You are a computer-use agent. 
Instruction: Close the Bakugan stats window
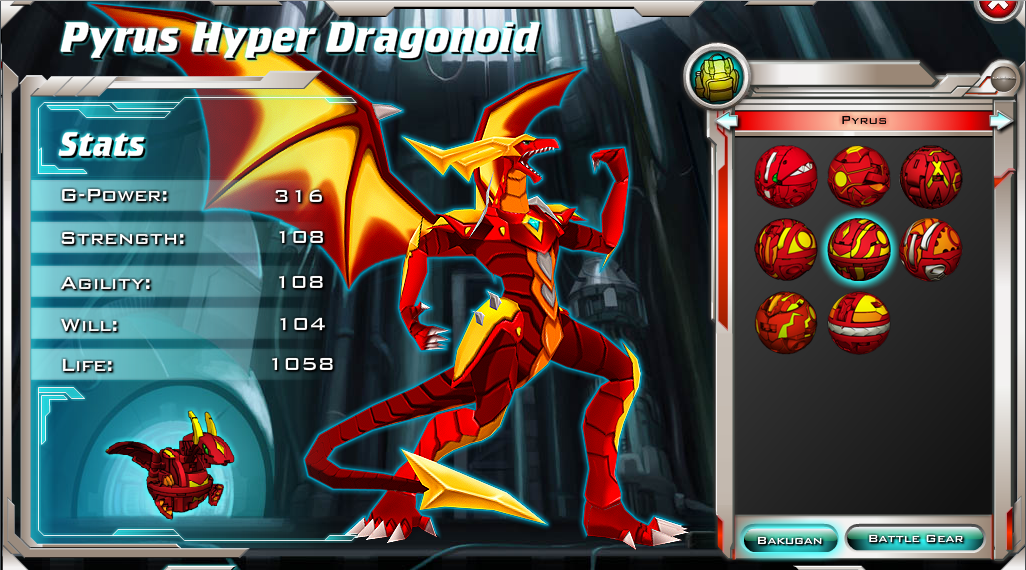996,7
